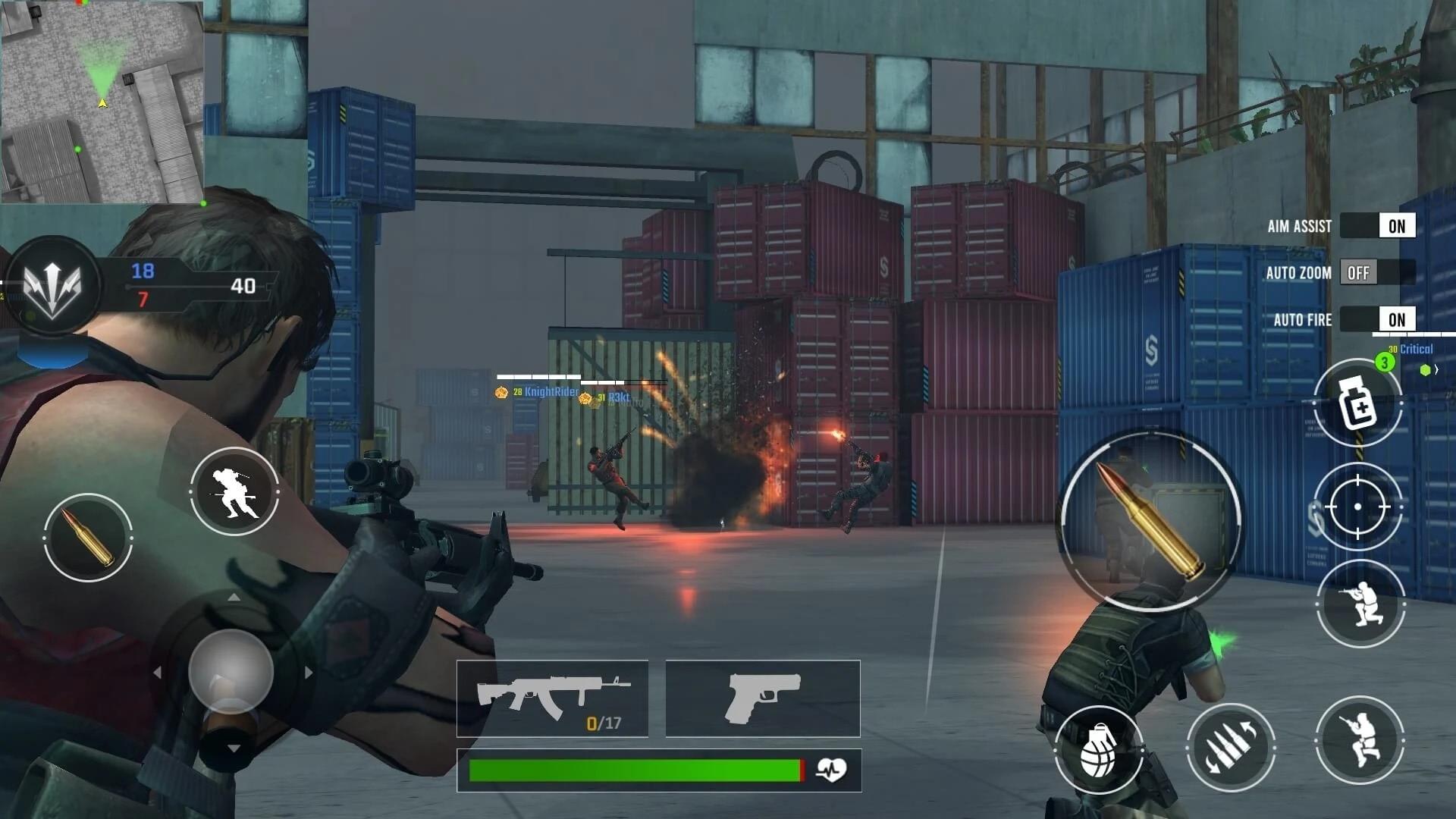
Task: Tap the movement joystick knob
Action: pos(231,672)
